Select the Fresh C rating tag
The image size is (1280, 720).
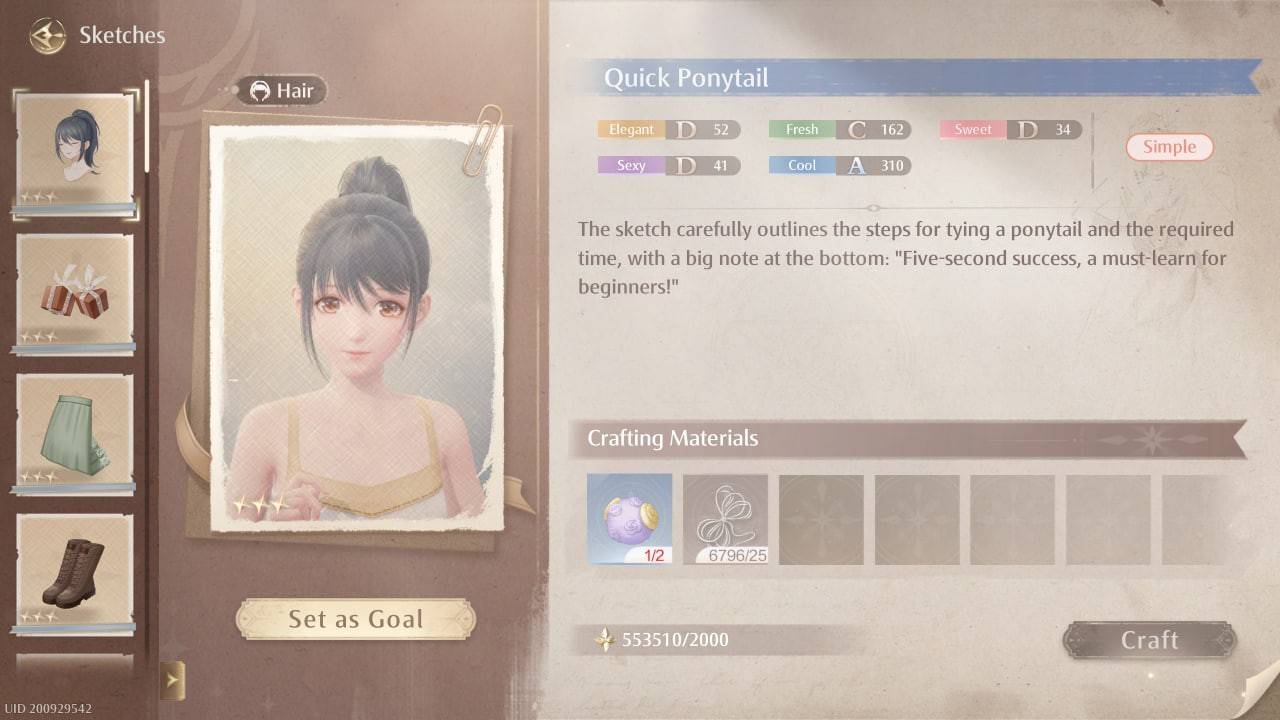tap(838, 129)
